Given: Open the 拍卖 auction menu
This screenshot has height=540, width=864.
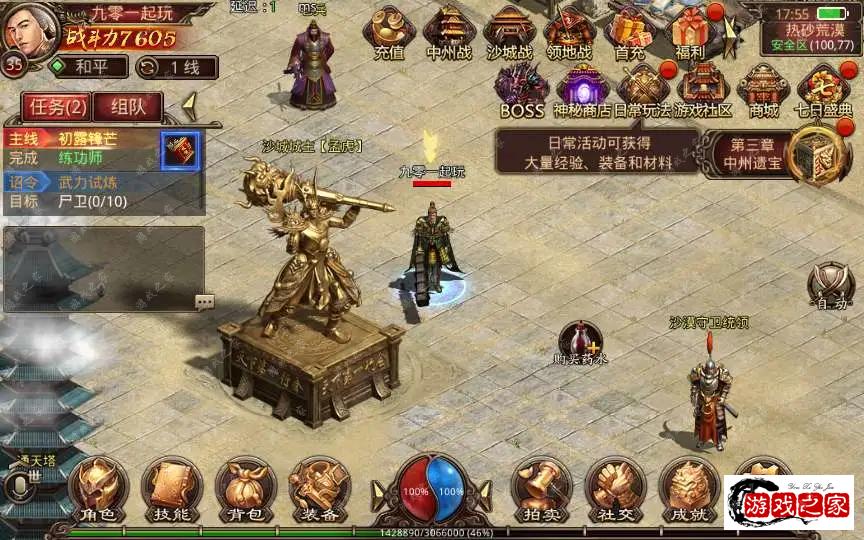Looking at the screenshot, I should (x=541, y=490).
